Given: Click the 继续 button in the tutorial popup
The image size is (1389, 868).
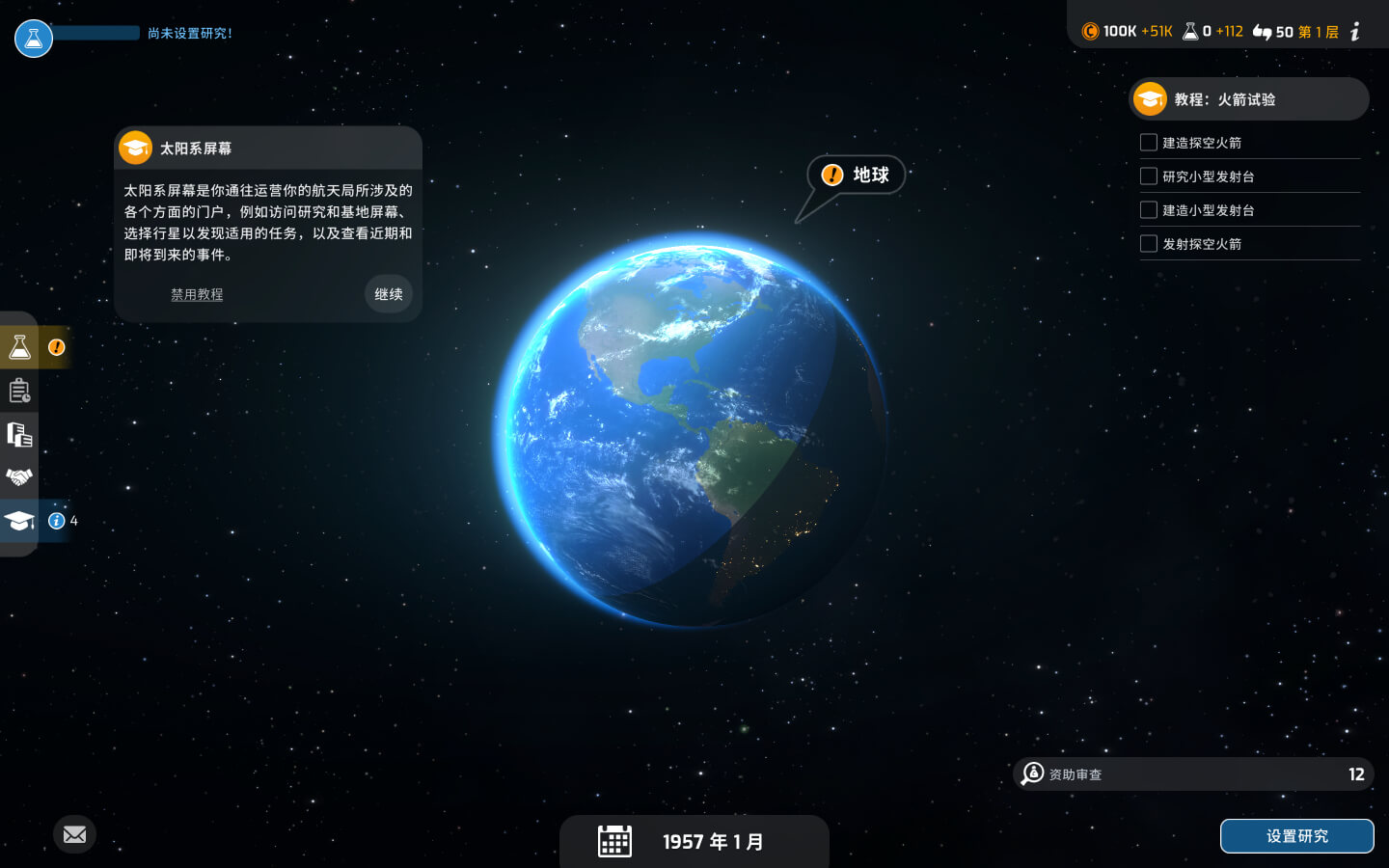Looking at the screenshot, I should [x=389, y=294].
